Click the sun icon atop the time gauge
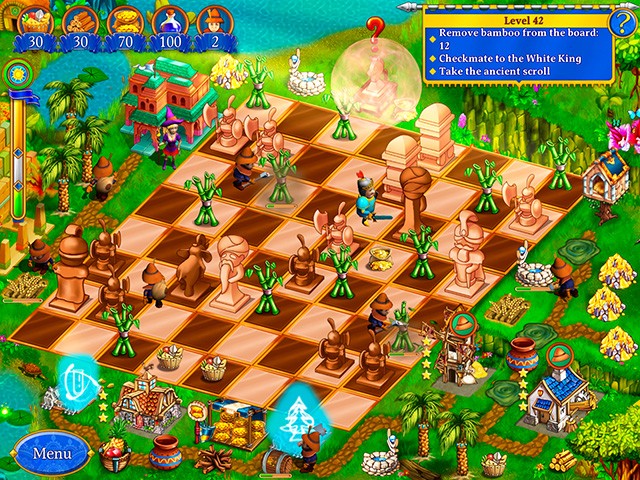 pyautogui.click(x=17, y=73)
